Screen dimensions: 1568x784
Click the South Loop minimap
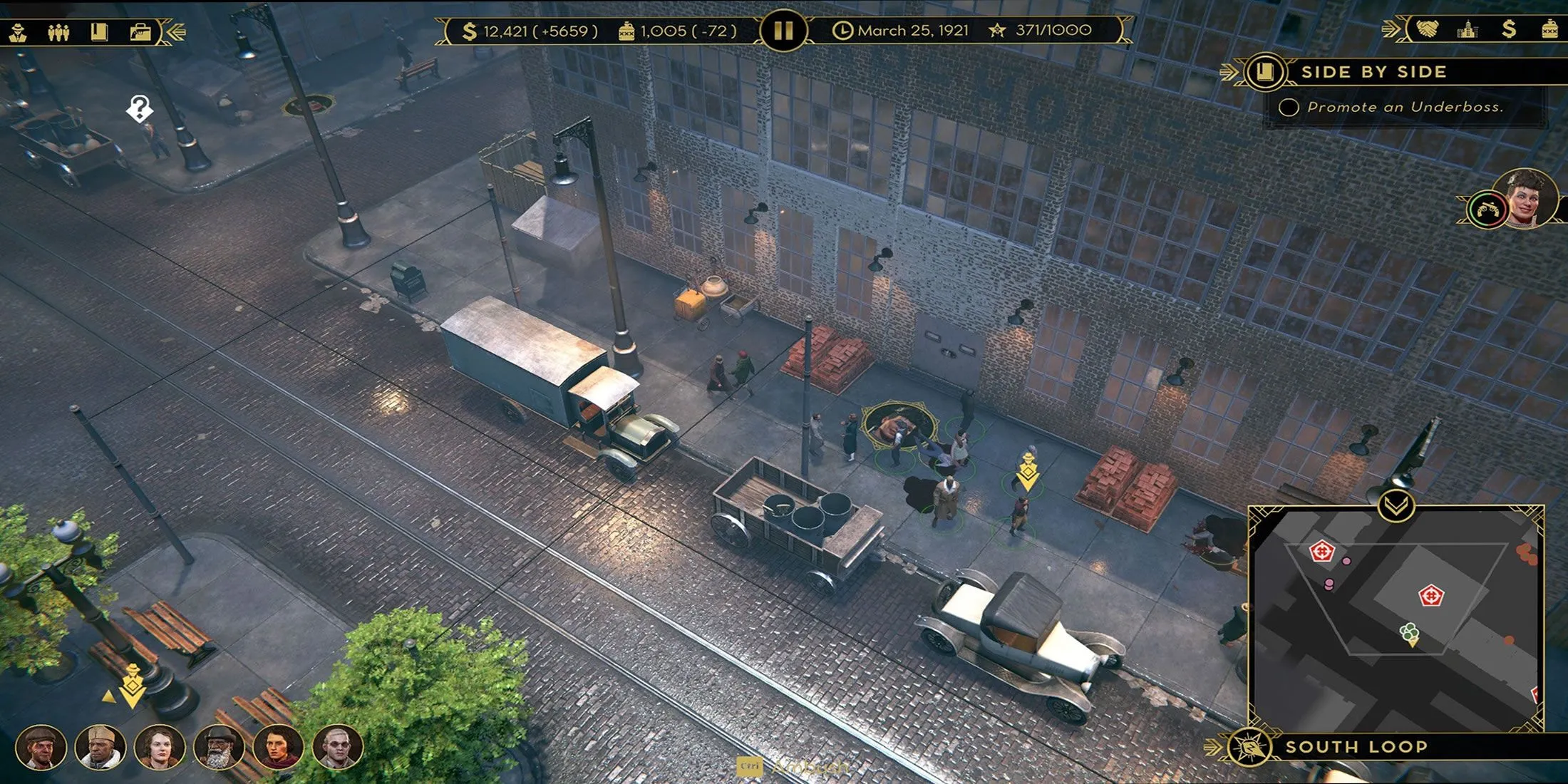point(1396,620)
